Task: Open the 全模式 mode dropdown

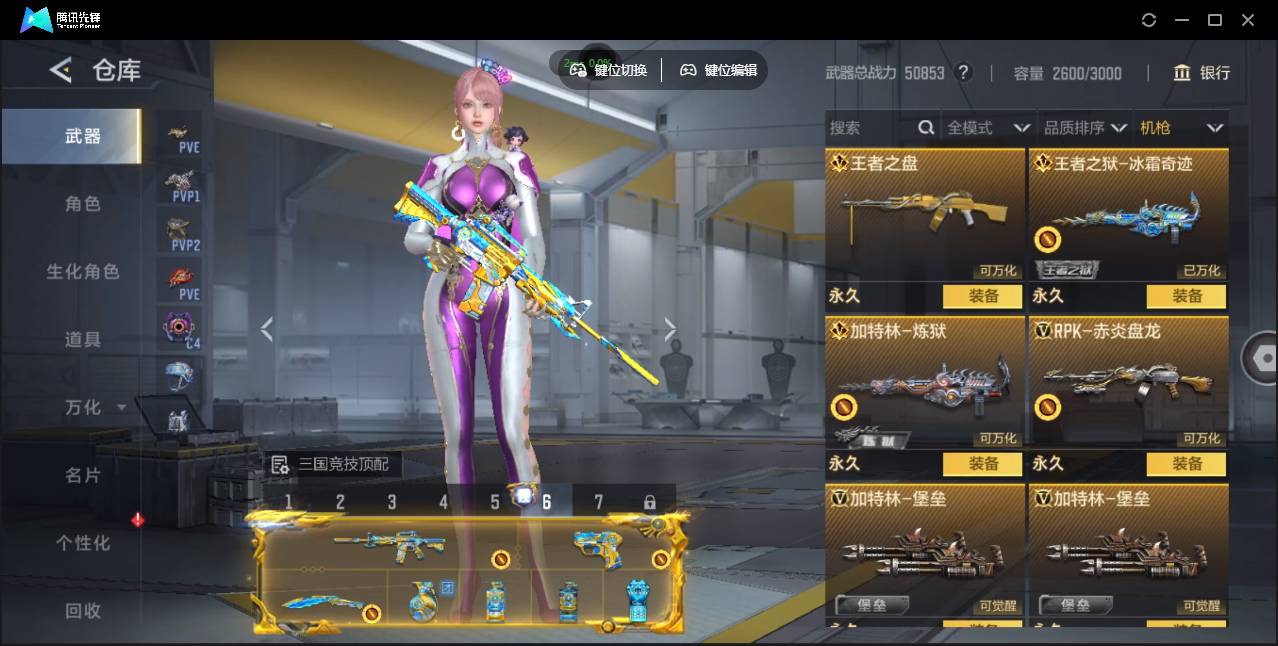Action: click(x=988, y=128)
